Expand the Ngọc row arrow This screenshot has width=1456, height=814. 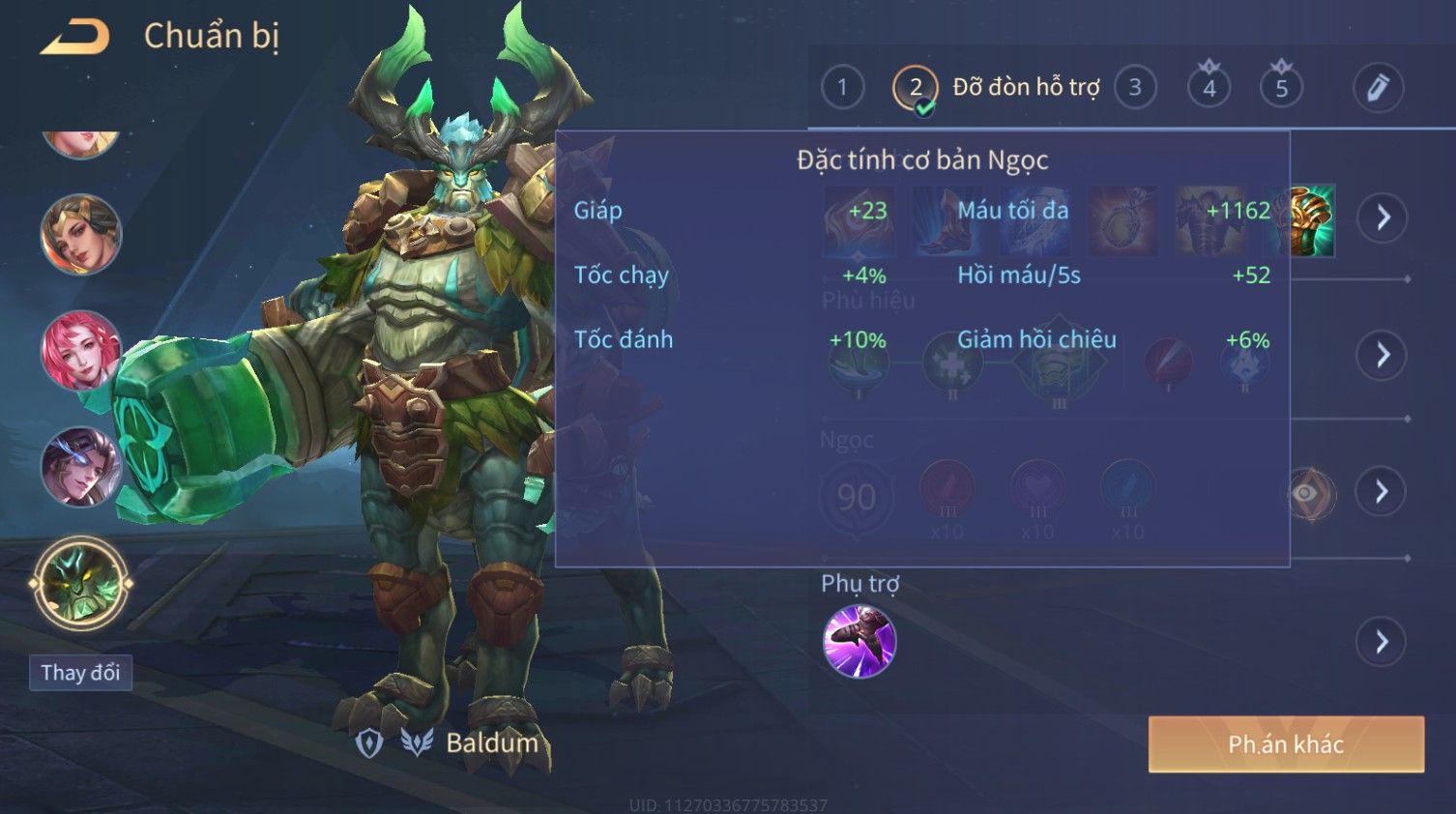click(x=1382, y=492)
